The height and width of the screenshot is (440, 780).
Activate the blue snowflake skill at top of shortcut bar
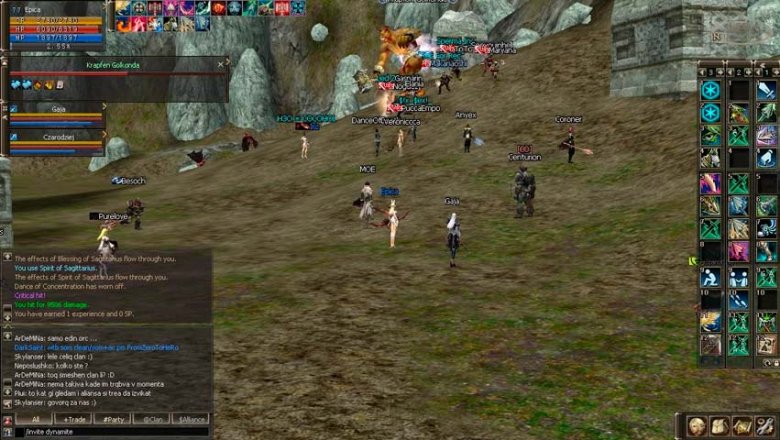click(x=710, y=90)
